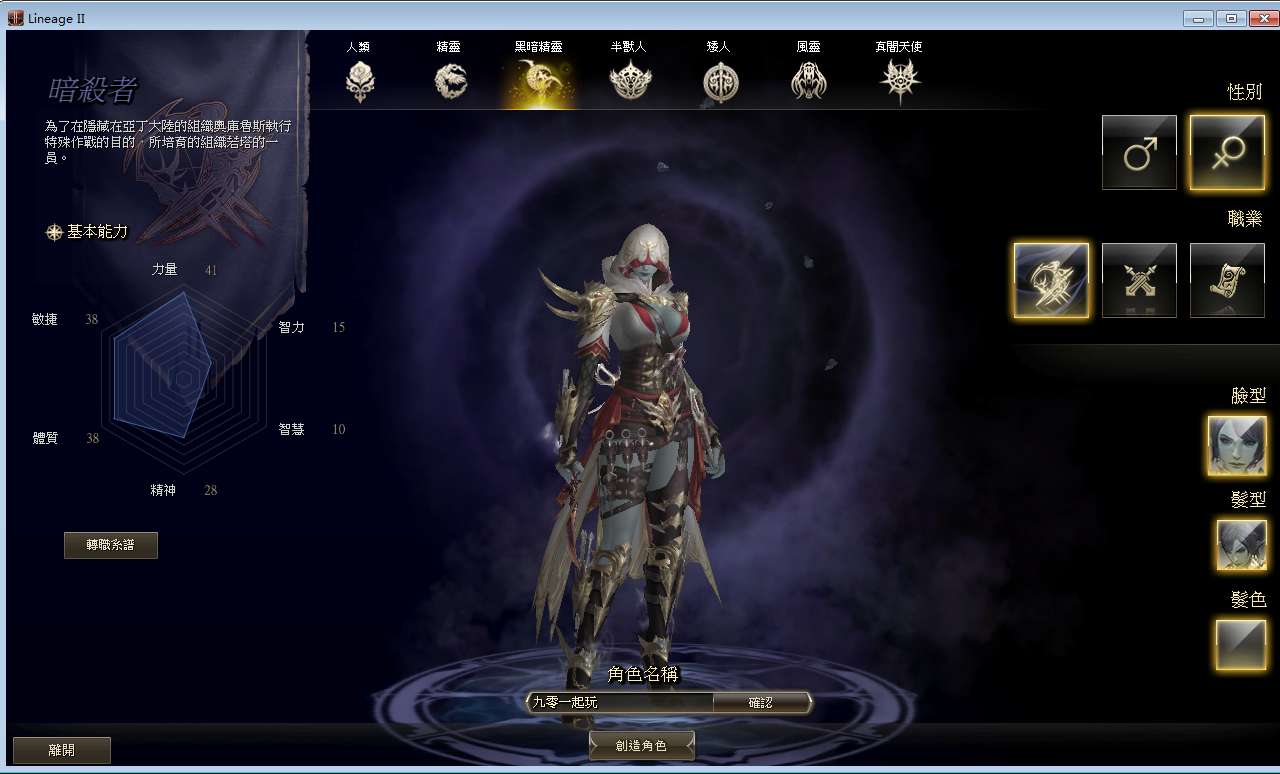
Task: Select the female gender button
Action: [x=1227, y=152]
